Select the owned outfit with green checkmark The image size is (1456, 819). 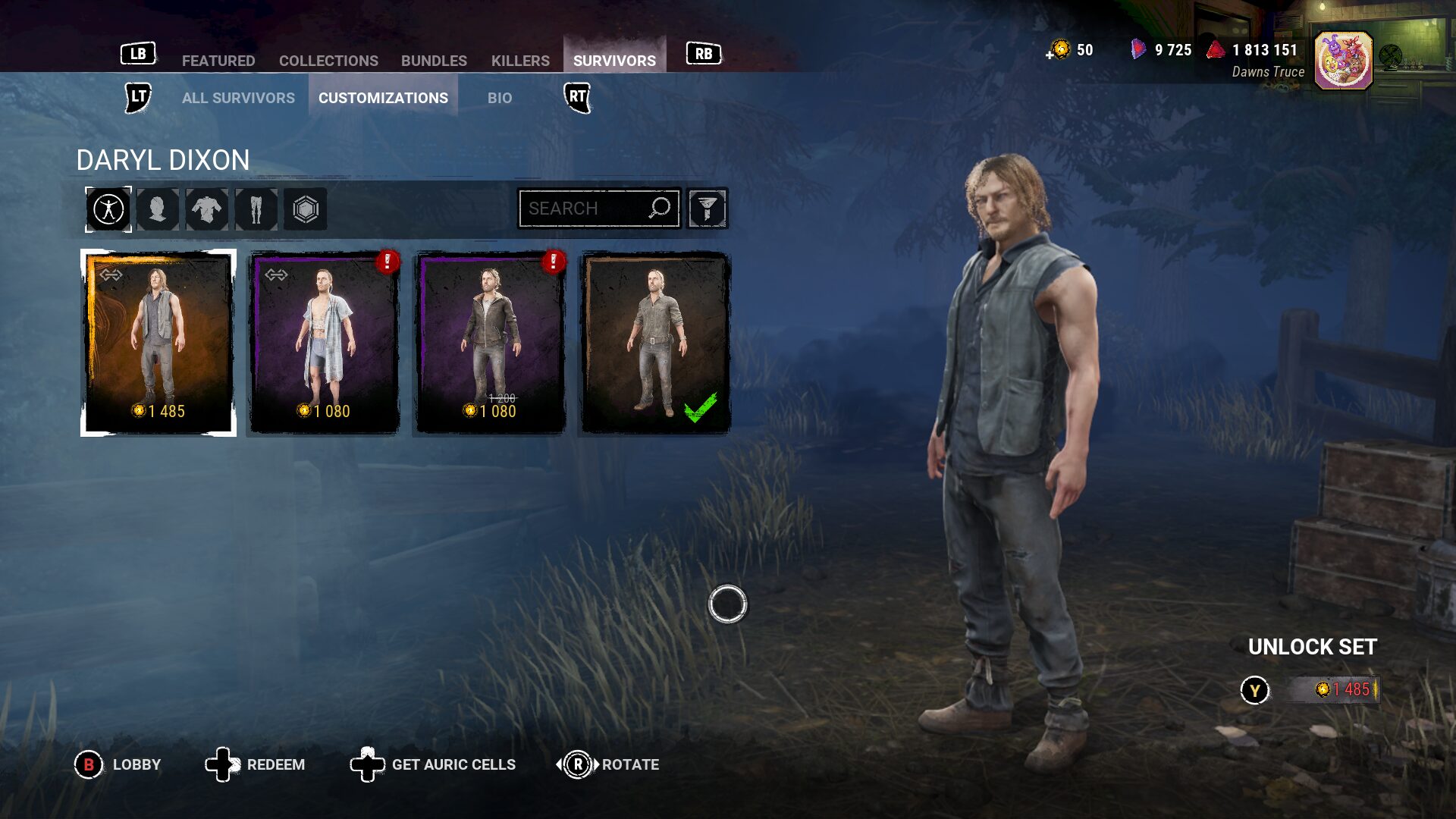(x=654, y=343)
